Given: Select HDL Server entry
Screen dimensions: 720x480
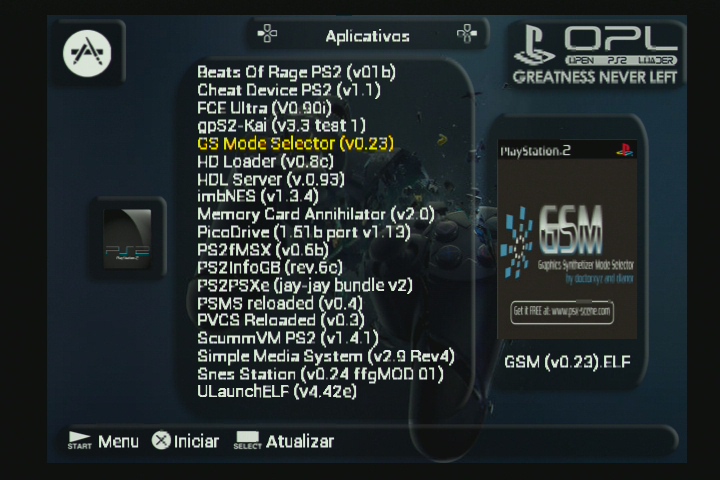Looking at the screenshot, I should point(270,179).
